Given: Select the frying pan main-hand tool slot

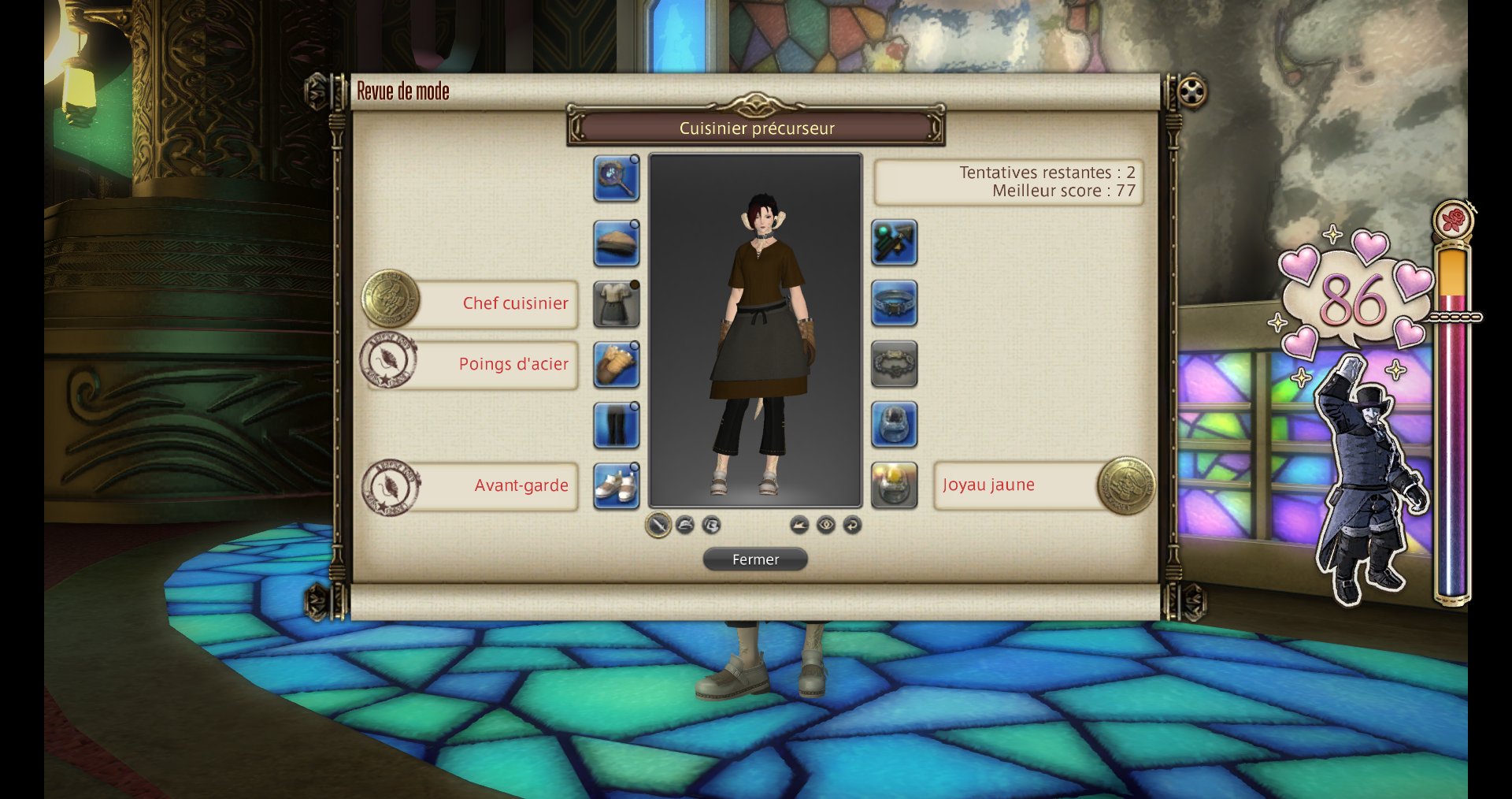Looking at the screenshot, I should pos(617,181).
